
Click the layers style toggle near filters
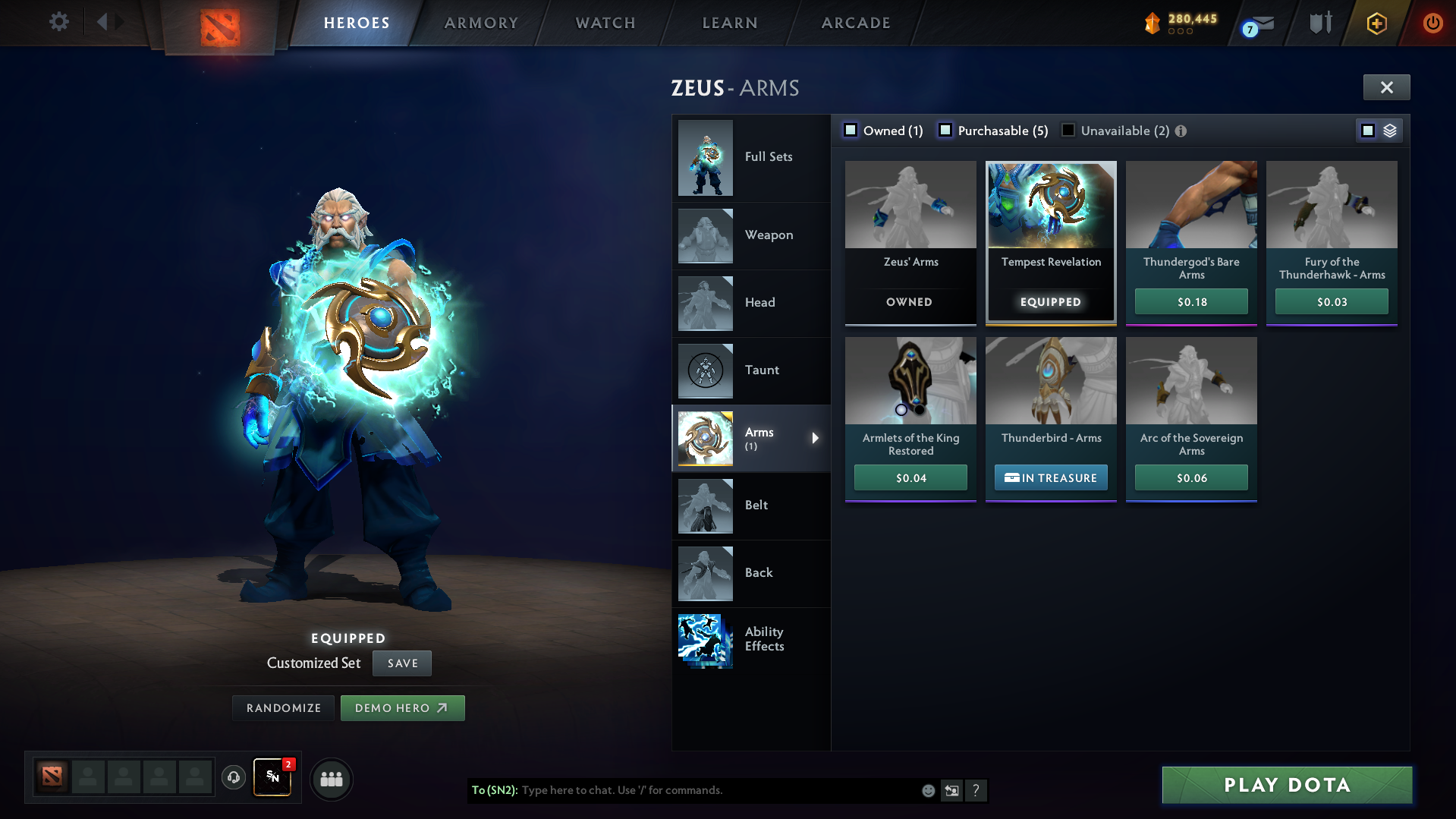click(1390, 130)
